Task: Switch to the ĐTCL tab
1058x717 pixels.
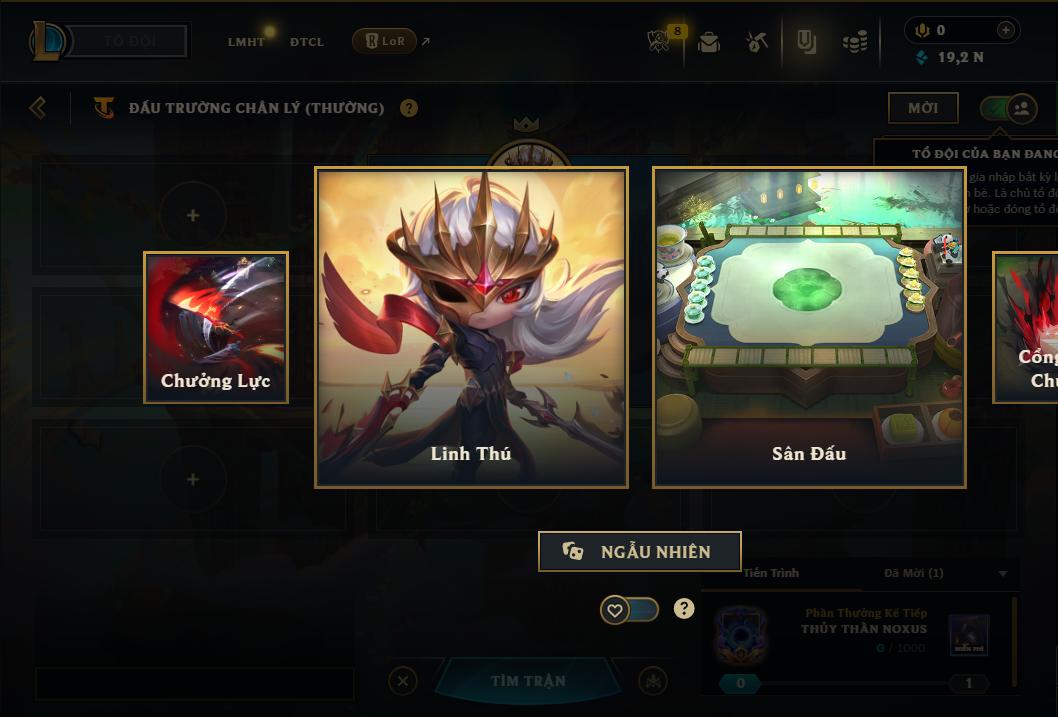Action: coord(307,42)
